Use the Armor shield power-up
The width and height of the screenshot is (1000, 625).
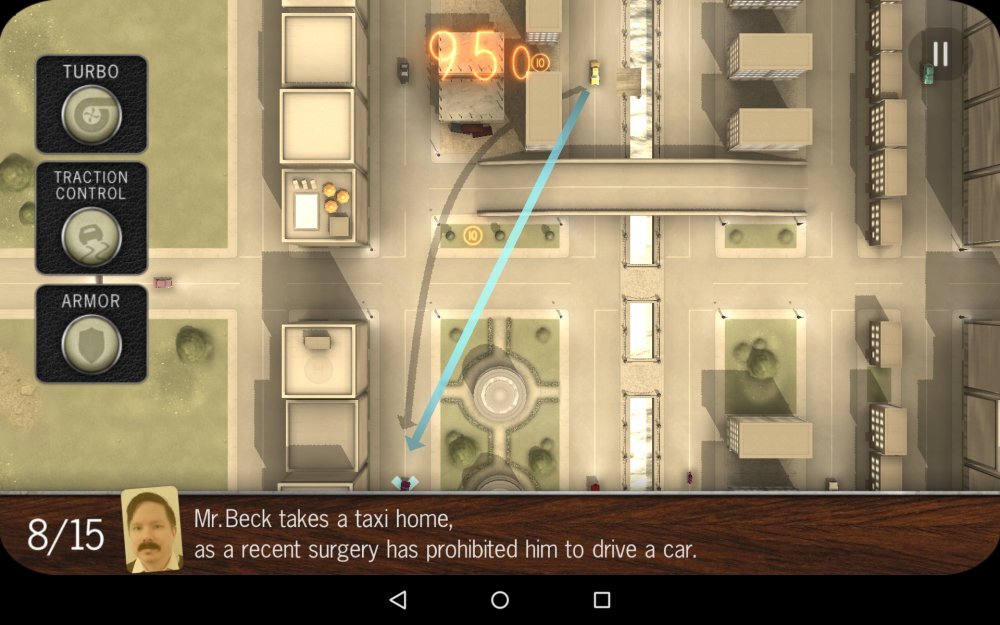click(91, 344)
